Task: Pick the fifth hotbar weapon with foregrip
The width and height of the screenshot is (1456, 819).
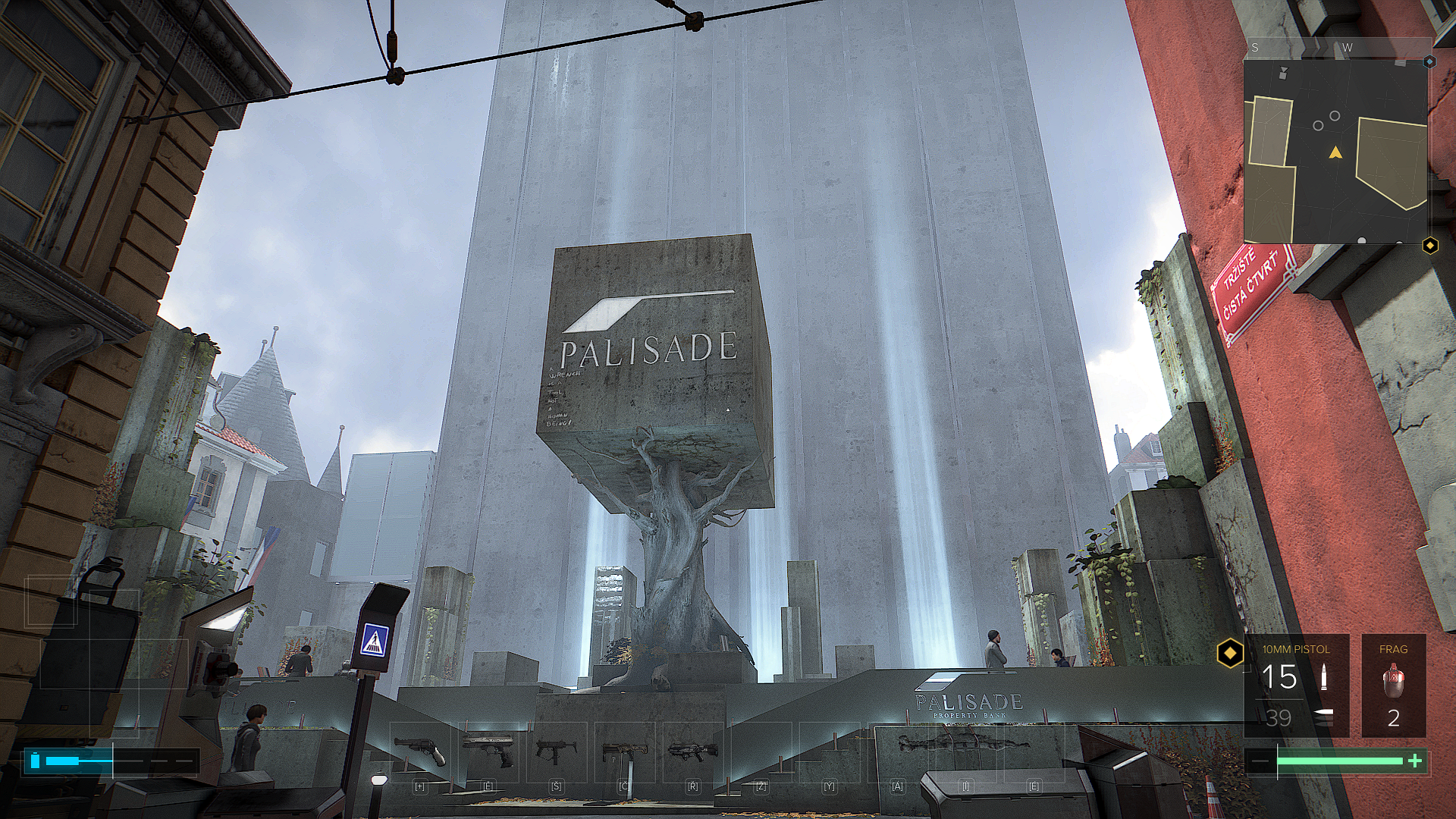Action: 692,751
